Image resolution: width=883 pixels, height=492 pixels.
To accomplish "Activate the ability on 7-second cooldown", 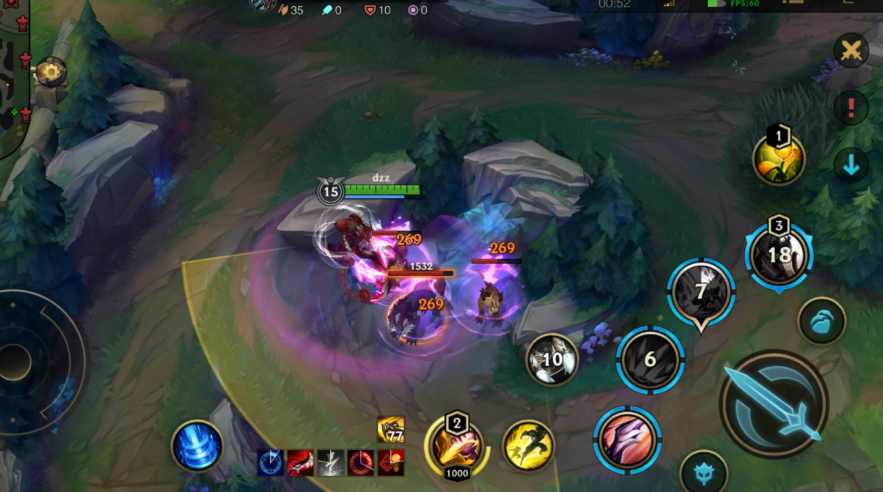I will point(701,293).
